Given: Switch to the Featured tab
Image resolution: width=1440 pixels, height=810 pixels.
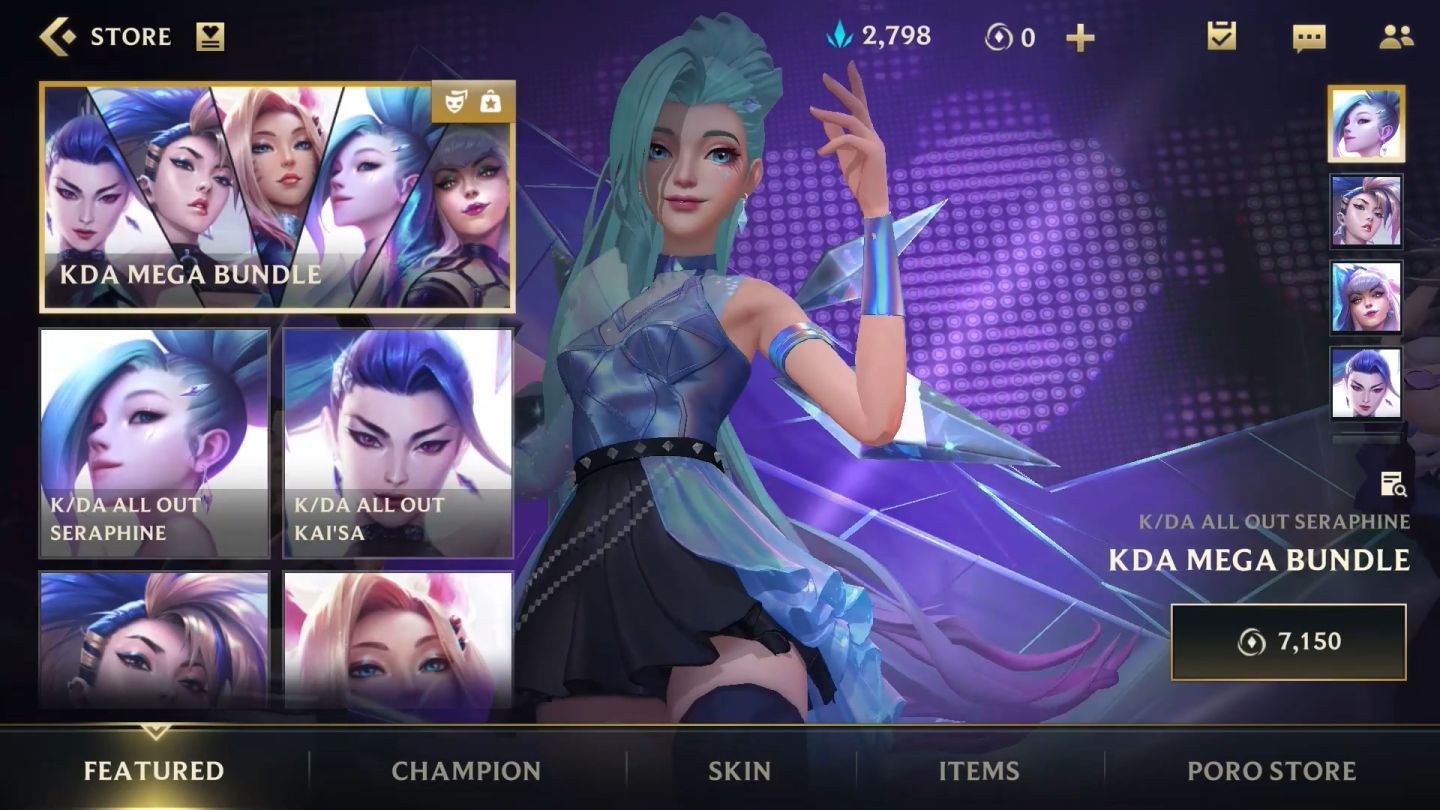Looking at the screenshot, I should 154,771.
